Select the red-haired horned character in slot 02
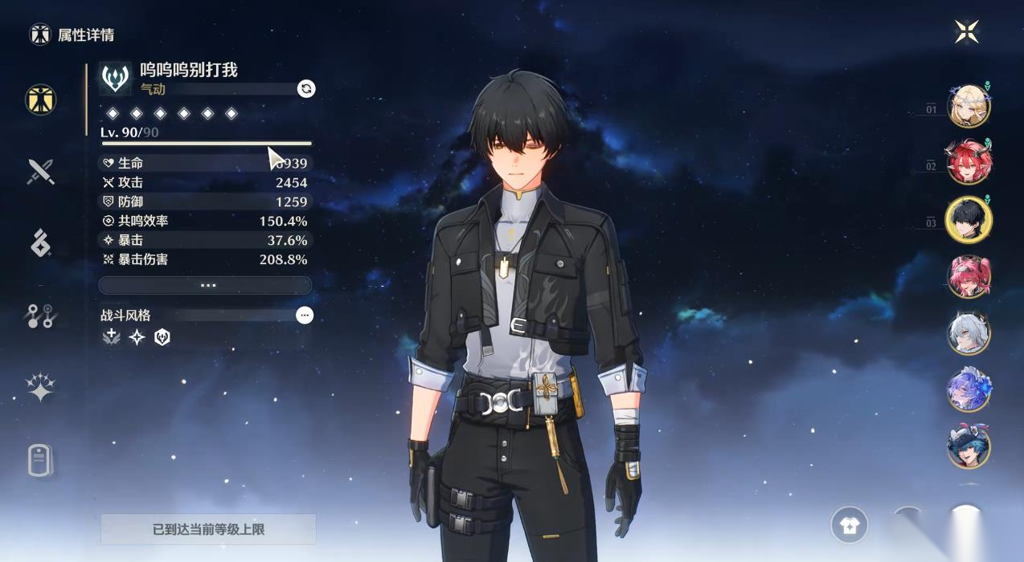Viewport: 1024px width, 562px height. (x=968, y=163)
